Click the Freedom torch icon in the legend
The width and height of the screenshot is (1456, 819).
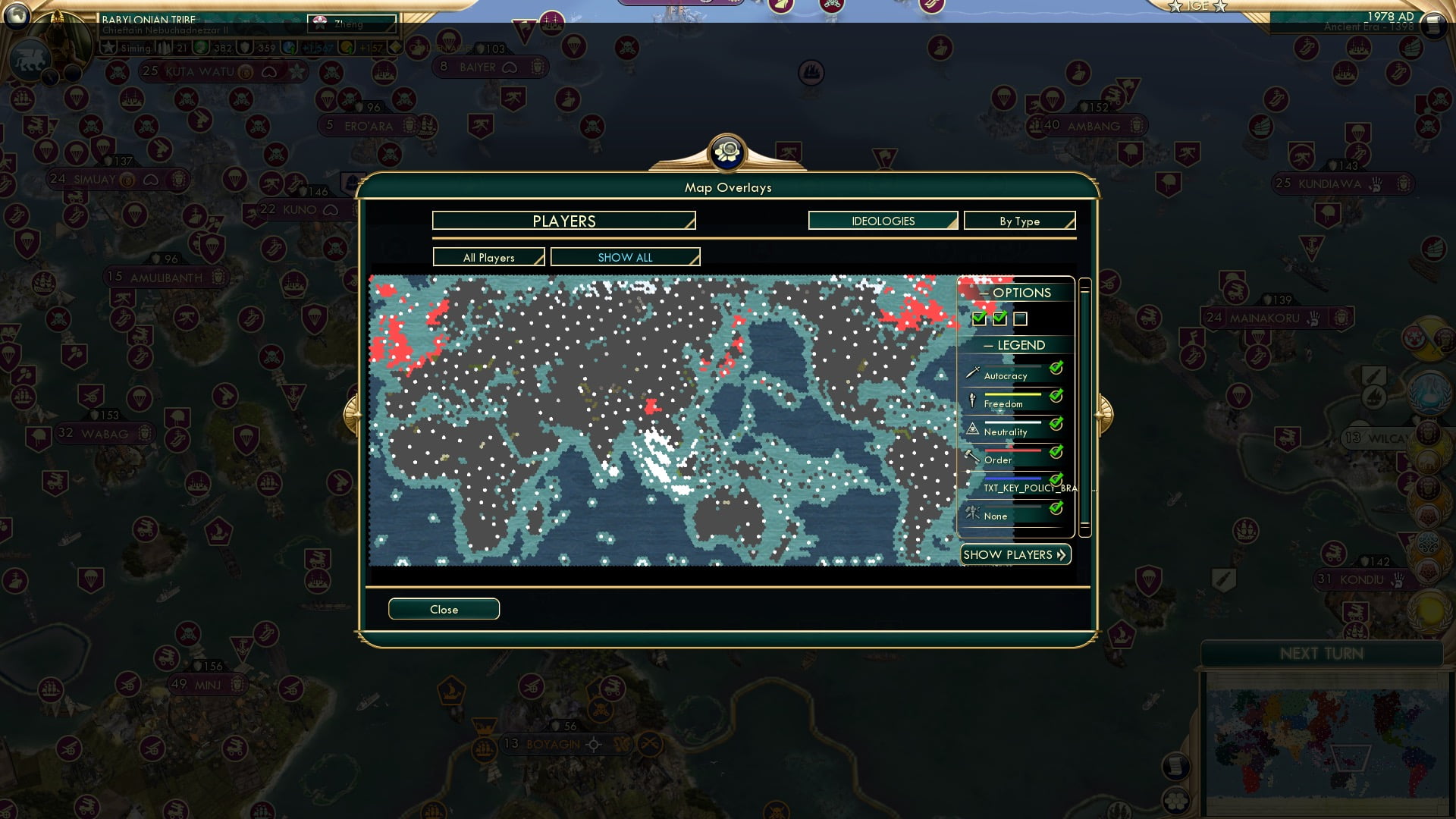coord(972,398)
